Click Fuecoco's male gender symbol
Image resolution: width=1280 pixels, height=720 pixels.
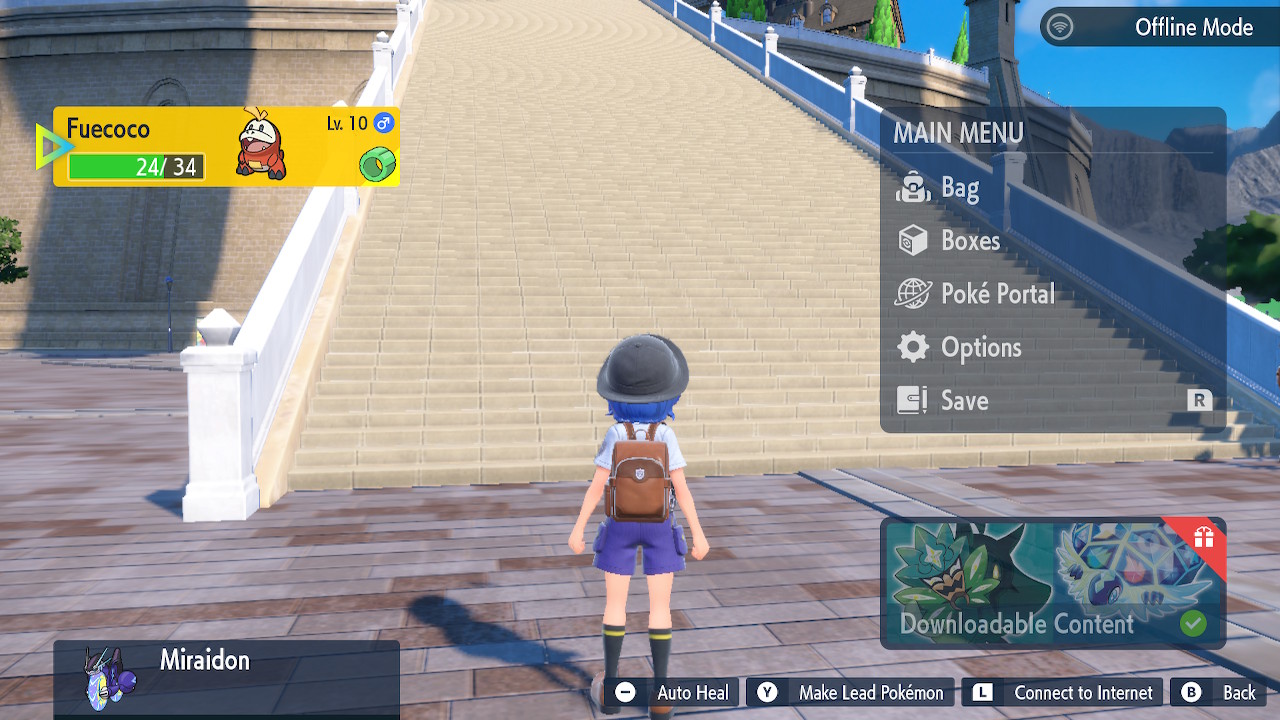[385, 122]
